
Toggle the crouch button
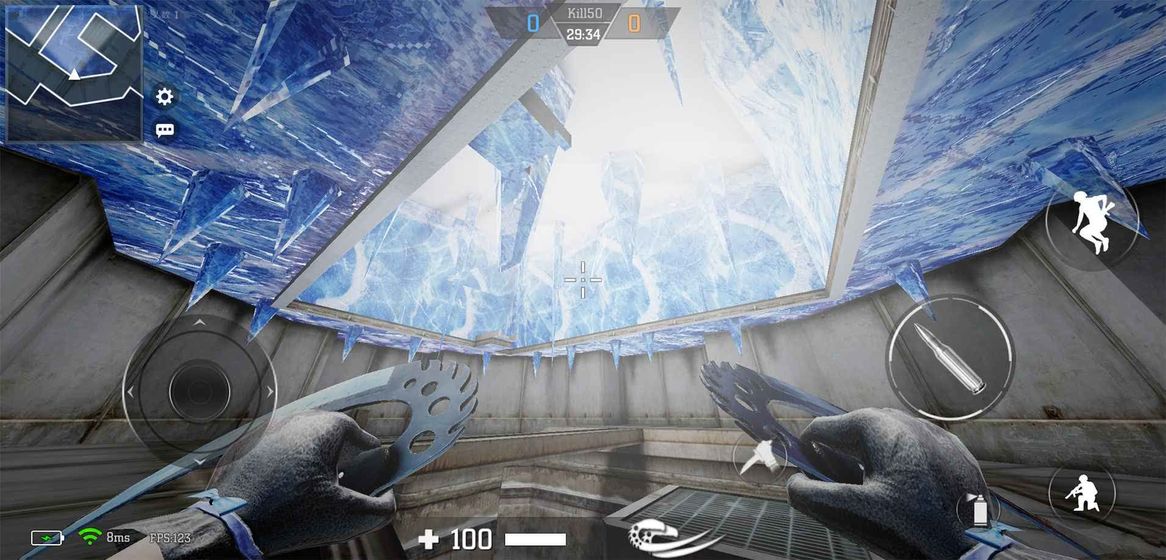[1081, 494]
